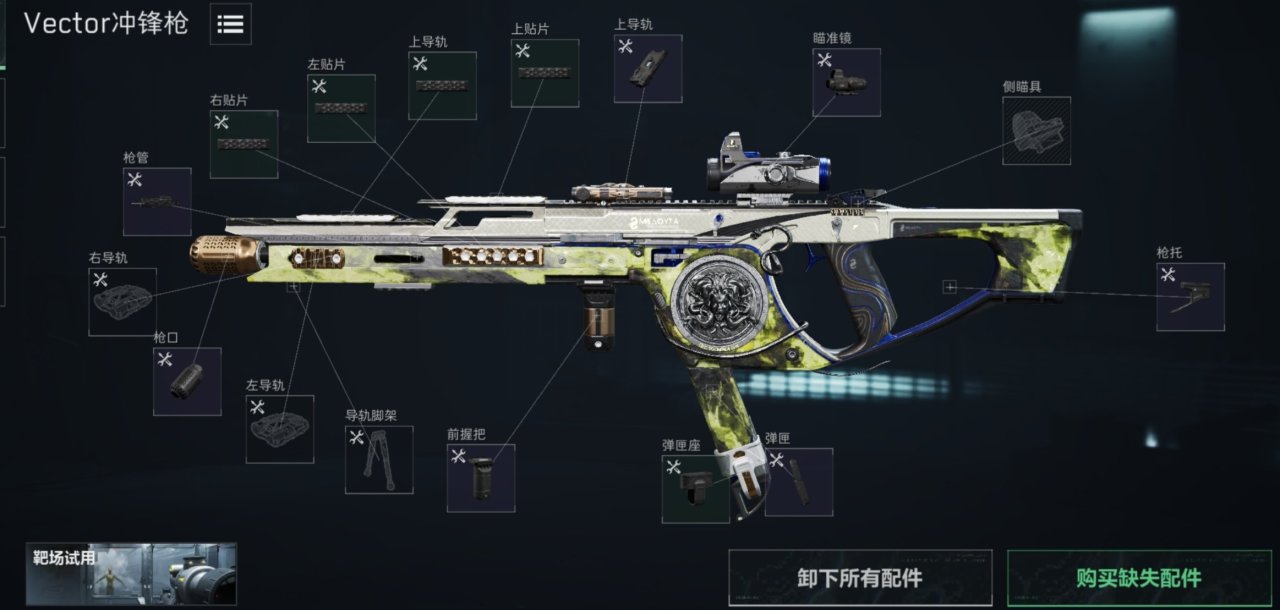This screenshot has width=1280, height=610.
Task: Select the 瞄准镜 scope slot
Action: click(847, 82)
